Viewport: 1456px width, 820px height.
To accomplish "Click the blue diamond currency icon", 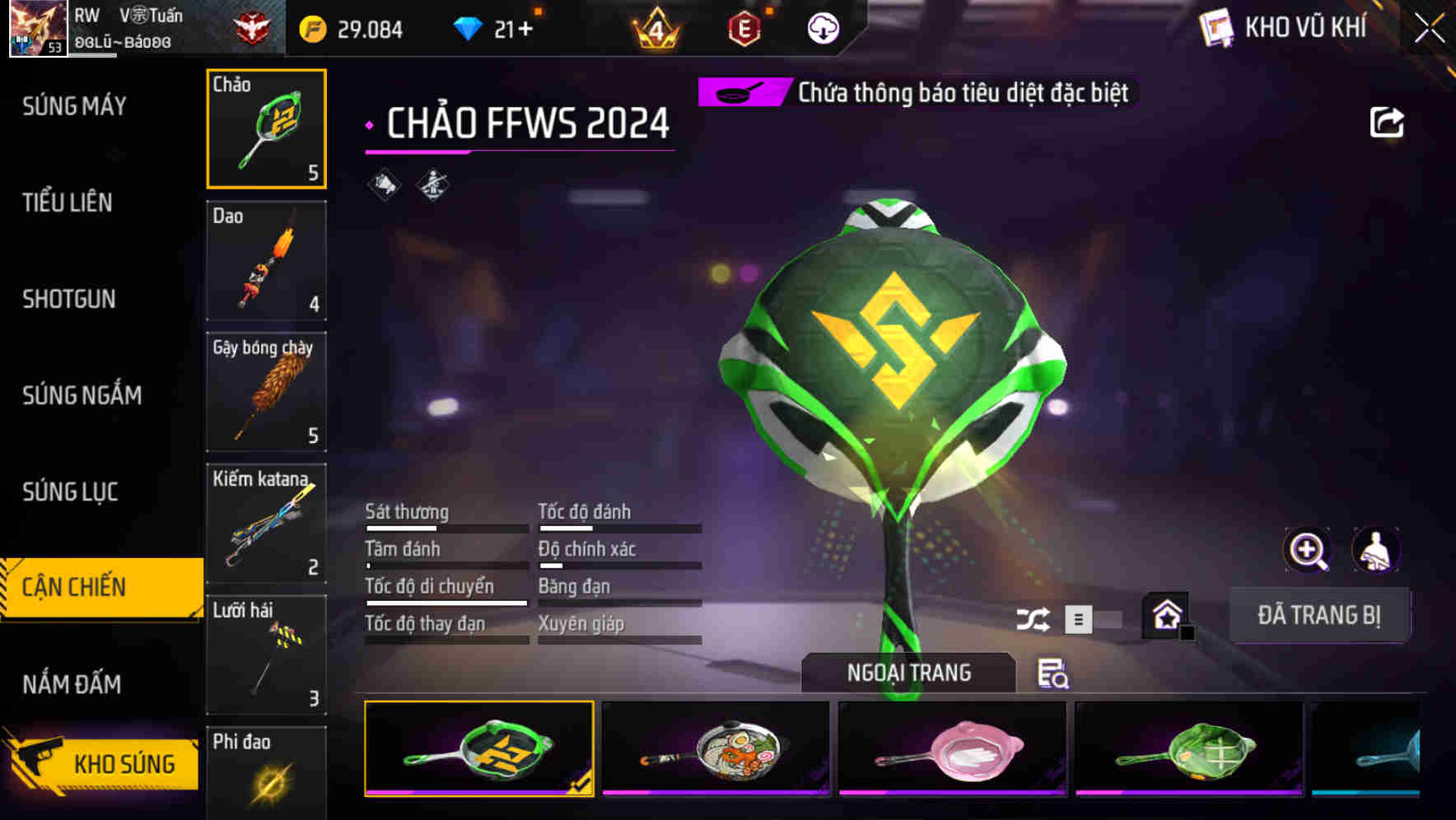I will (x=467, y=26).
